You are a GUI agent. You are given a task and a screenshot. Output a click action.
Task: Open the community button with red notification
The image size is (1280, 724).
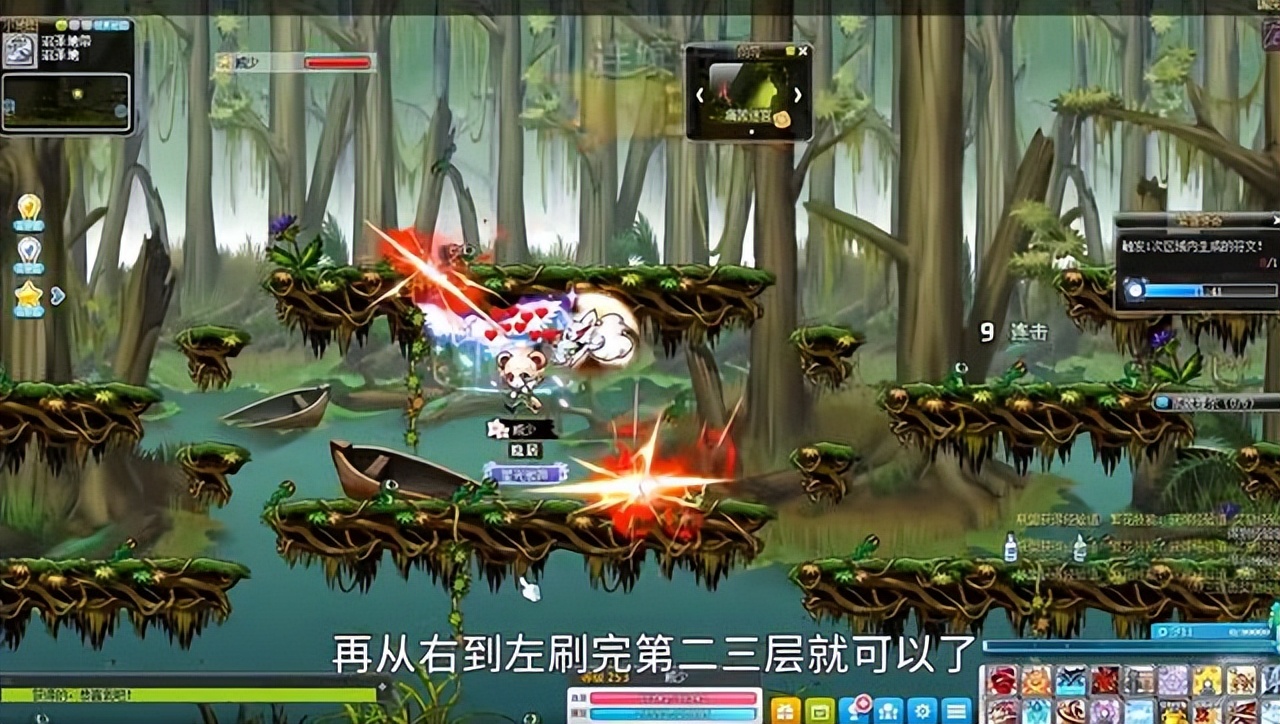tap(854, 709)
